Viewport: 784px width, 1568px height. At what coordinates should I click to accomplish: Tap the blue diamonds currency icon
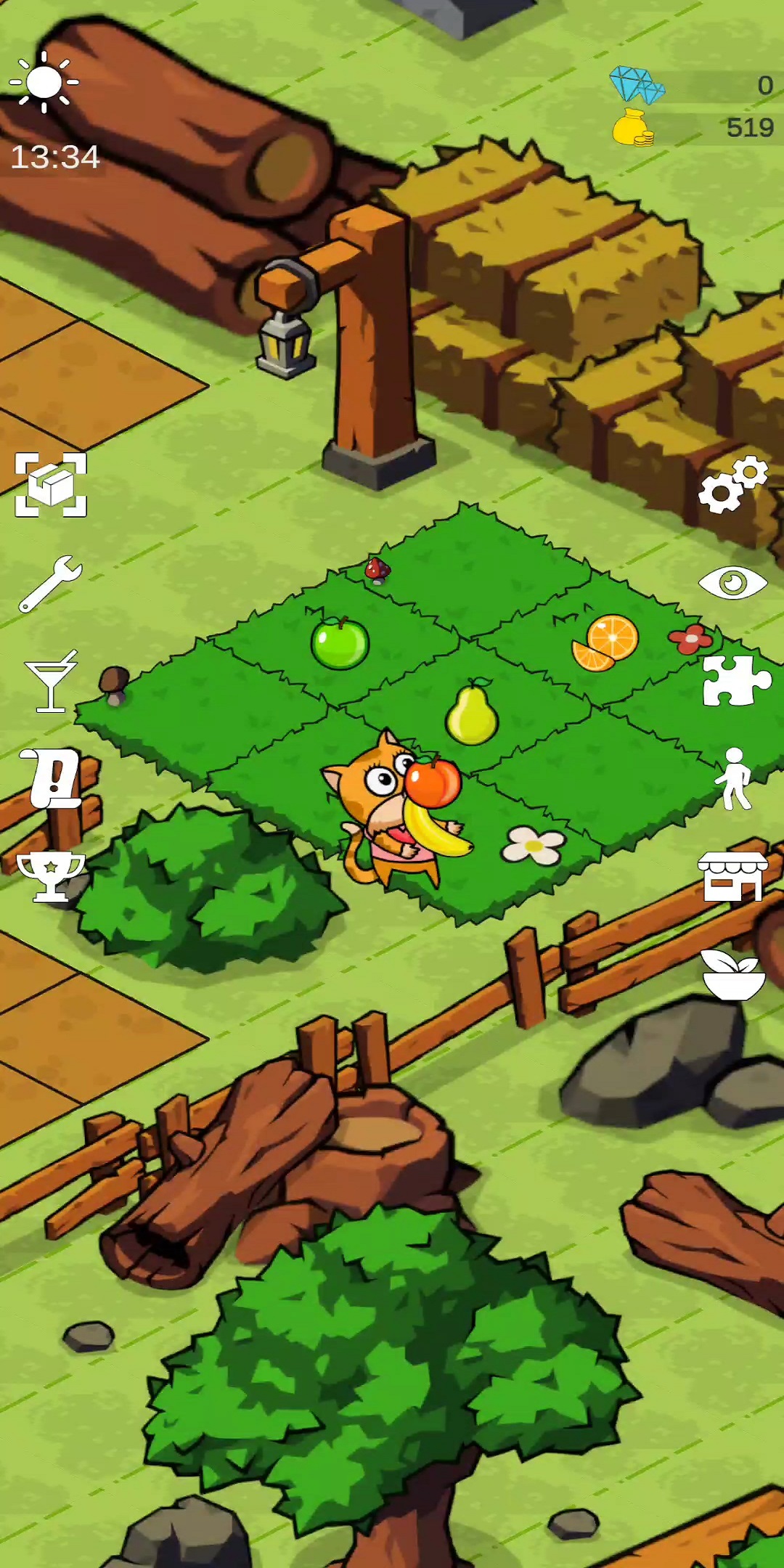[x=637, y=84]
